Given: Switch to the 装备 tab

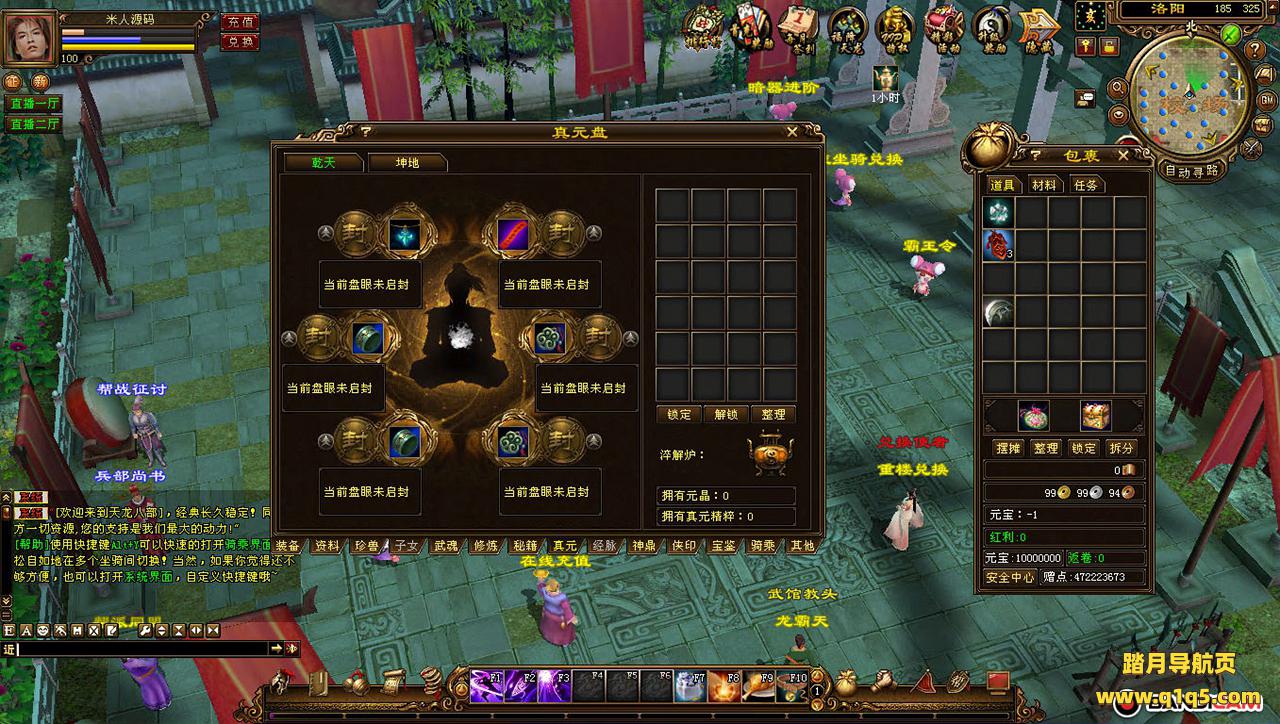Looking at the screenshot, I should 288,546.
